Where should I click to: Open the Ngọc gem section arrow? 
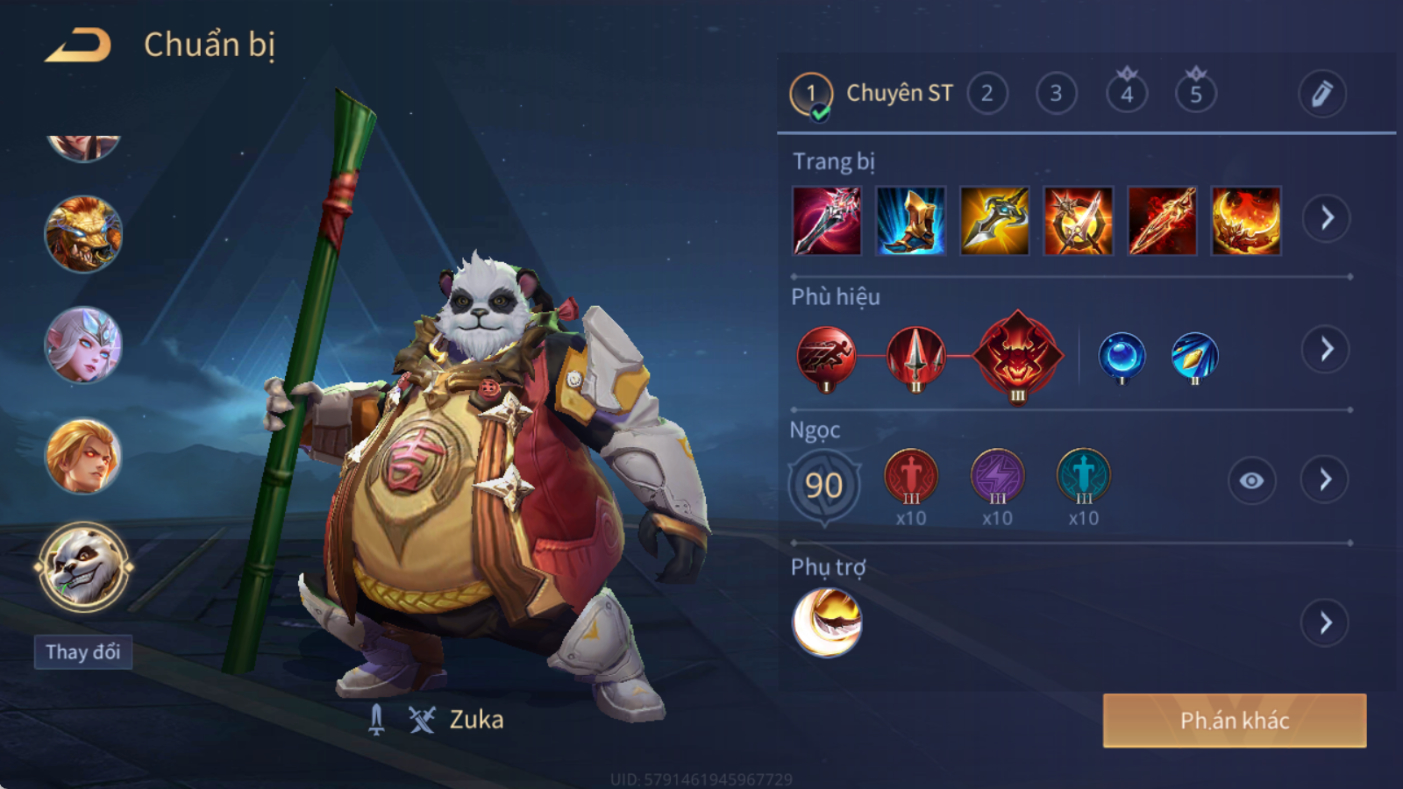(1326, 481)
